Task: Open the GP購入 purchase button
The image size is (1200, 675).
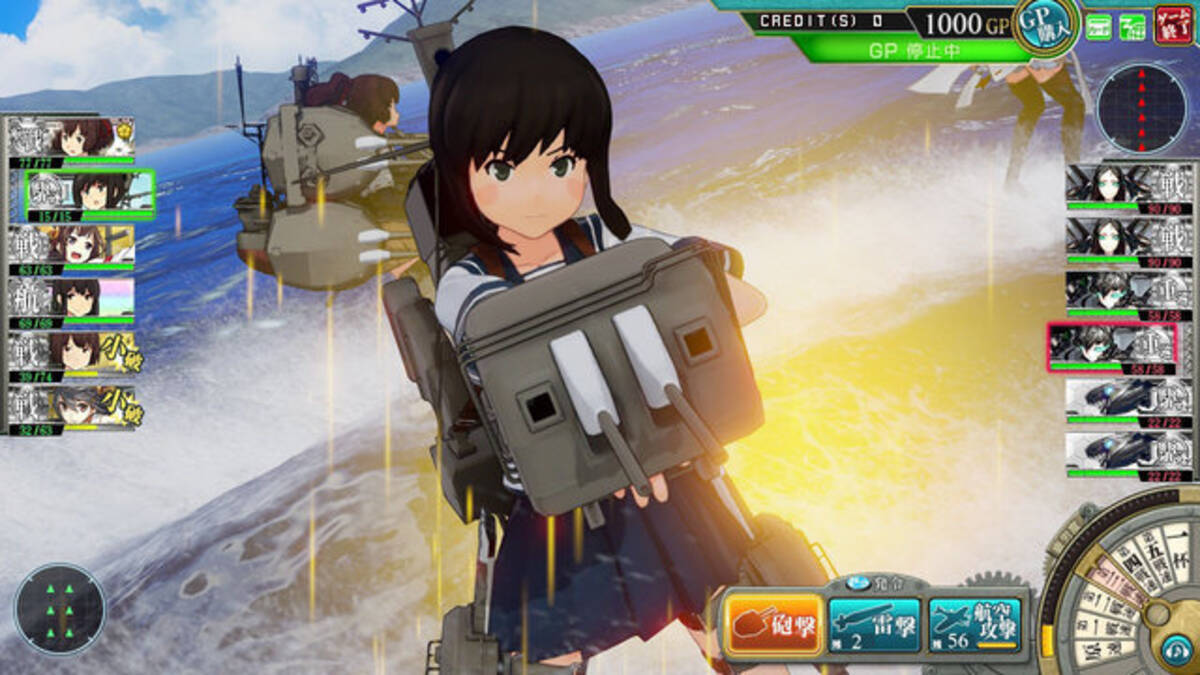Action: click(1046, 25)
